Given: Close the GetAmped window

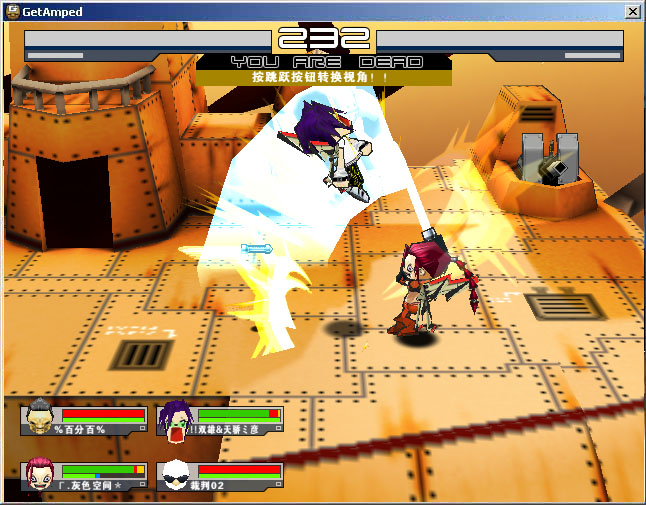Looking at the screenshot, I should point(632,10).
